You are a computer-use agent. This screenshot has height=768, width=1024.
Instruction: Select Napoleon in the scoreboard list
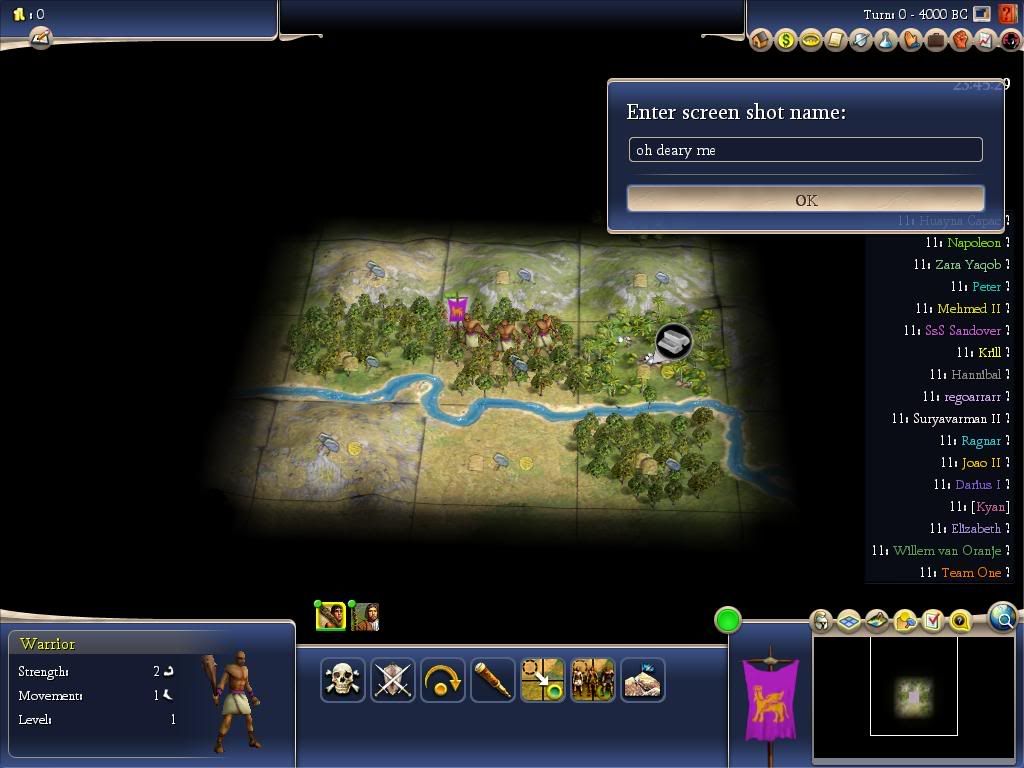tap(973, 243)
